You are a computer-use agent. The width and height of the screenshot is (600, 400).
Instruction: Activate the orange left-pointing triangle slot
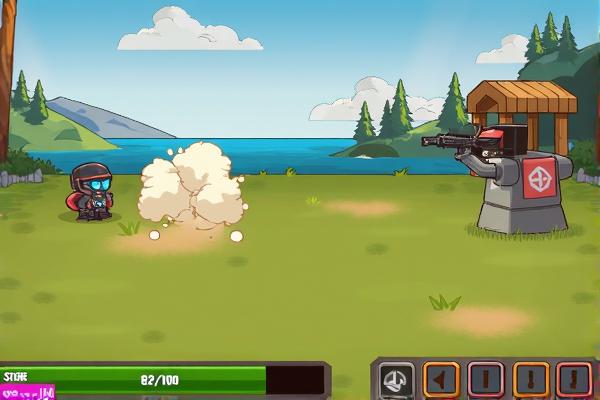click(x=441, y=380)
